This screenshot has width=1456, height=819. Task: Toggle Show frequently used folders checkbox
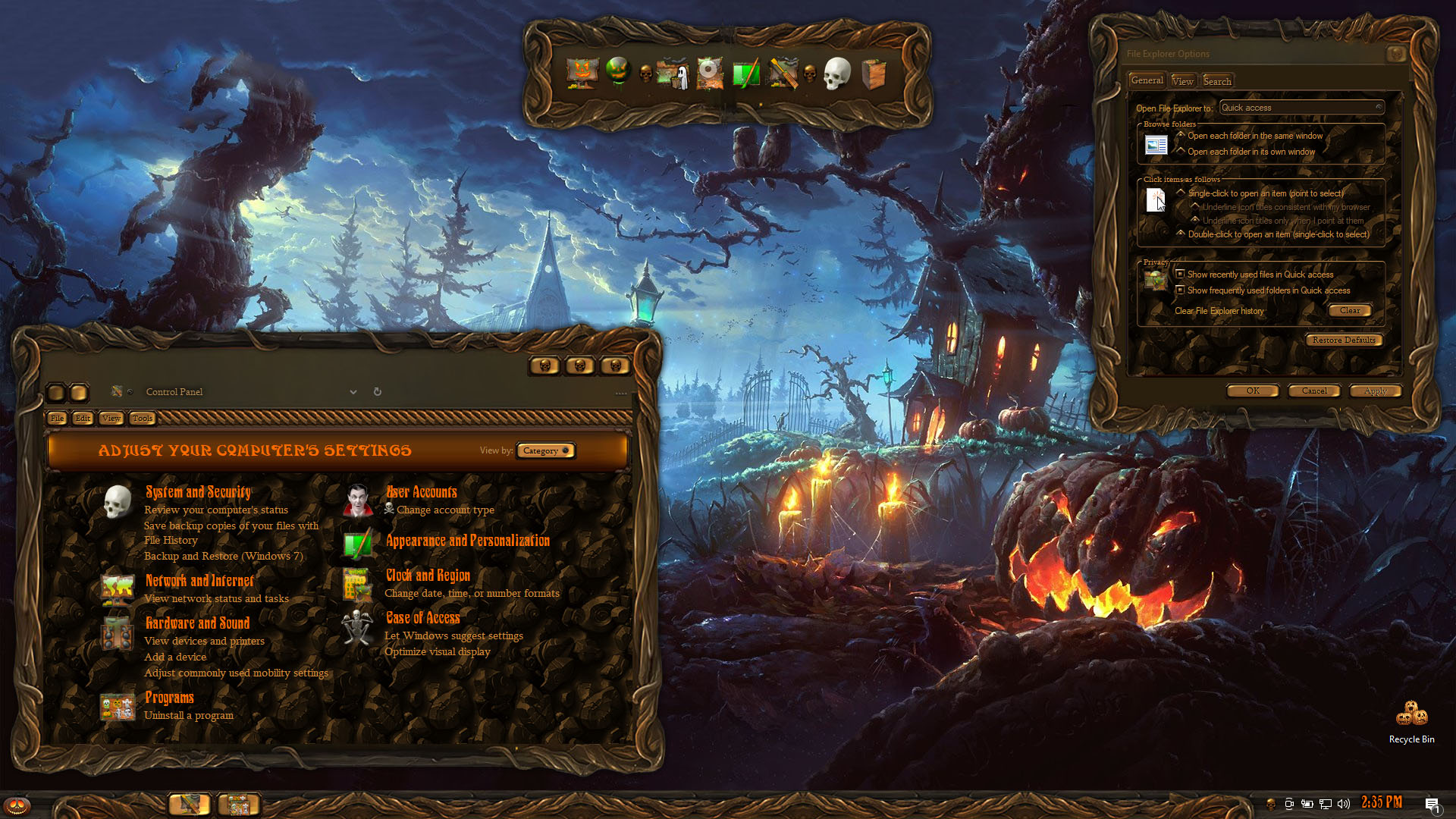[x=1180, y=290]
